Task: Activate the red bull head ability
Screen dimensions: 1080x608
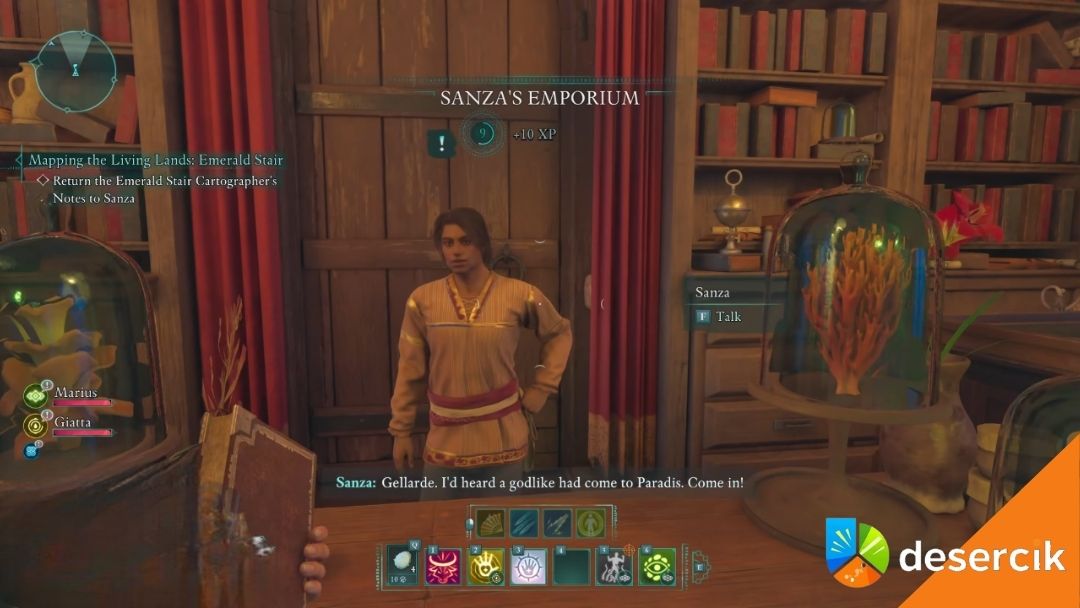Action: point(442,567)
